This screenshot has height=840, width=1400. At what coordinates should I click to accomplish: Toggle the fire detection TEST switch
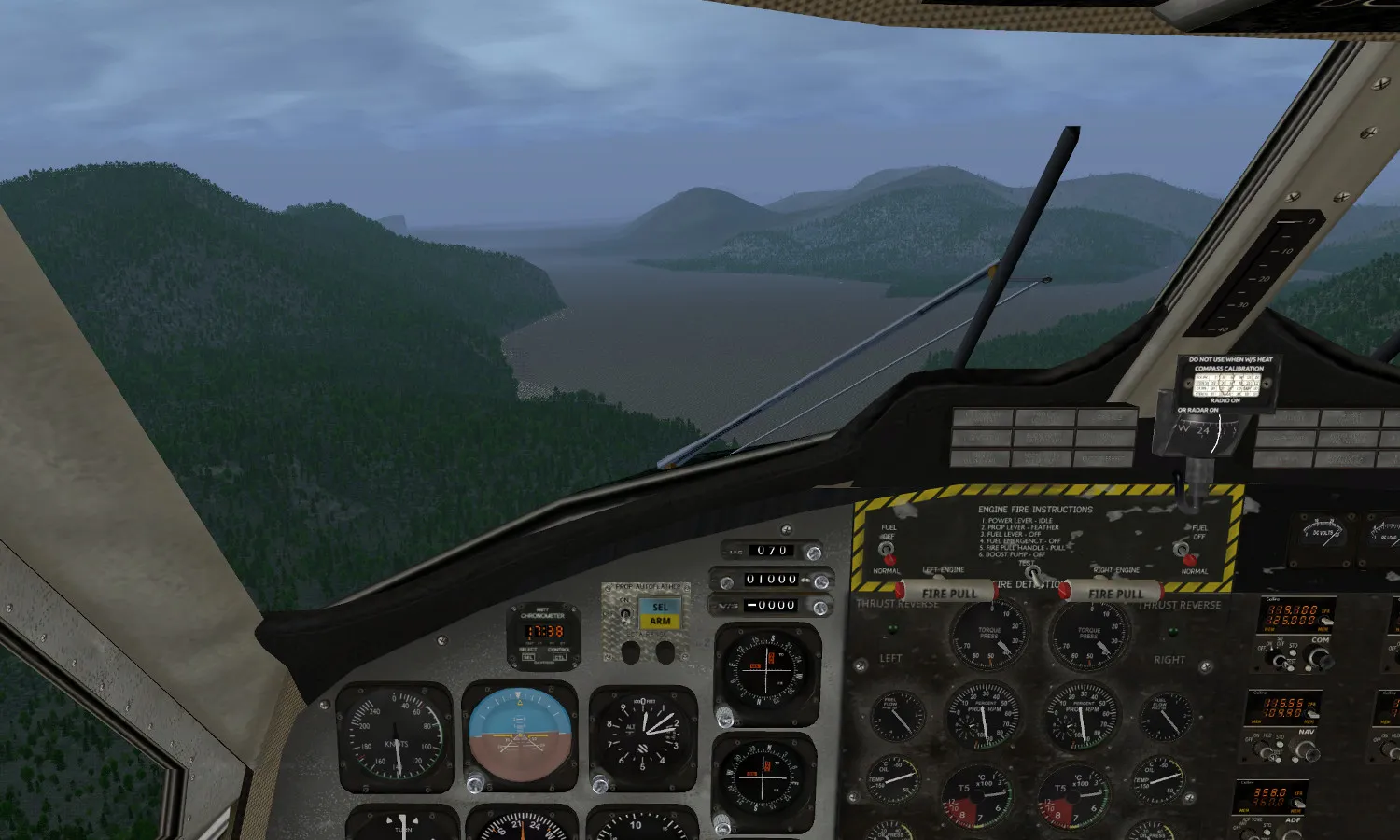(1032, 573)
